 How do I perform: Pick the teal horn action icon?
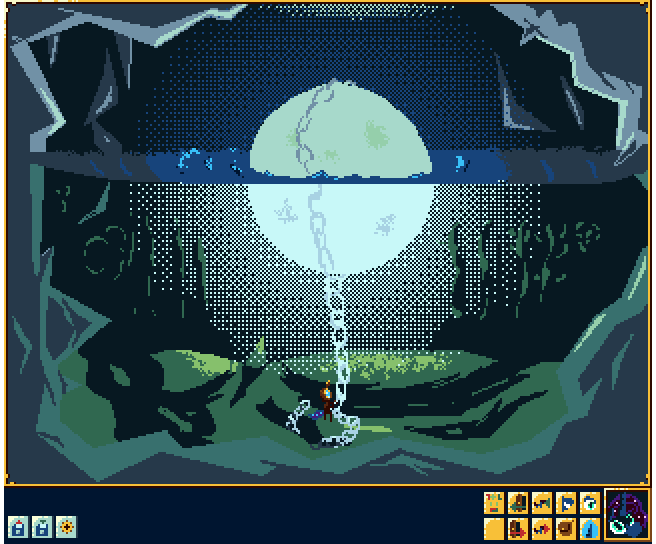click(x=542, y=503)
